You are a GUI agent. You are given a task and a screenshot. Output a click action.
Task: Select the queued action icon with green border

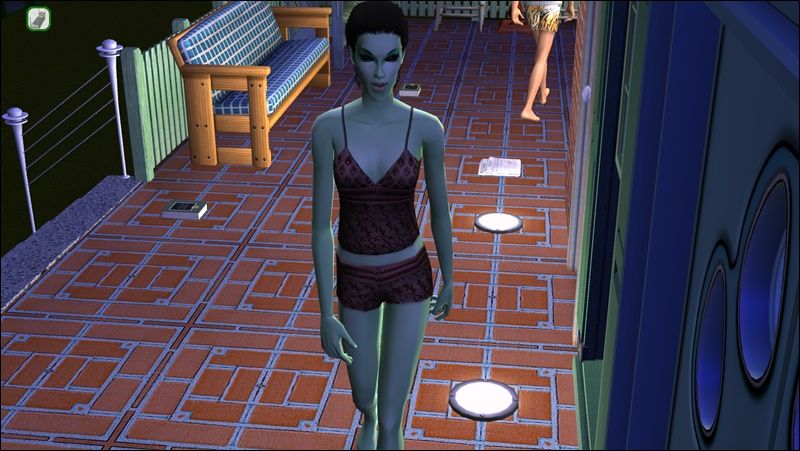39,17
